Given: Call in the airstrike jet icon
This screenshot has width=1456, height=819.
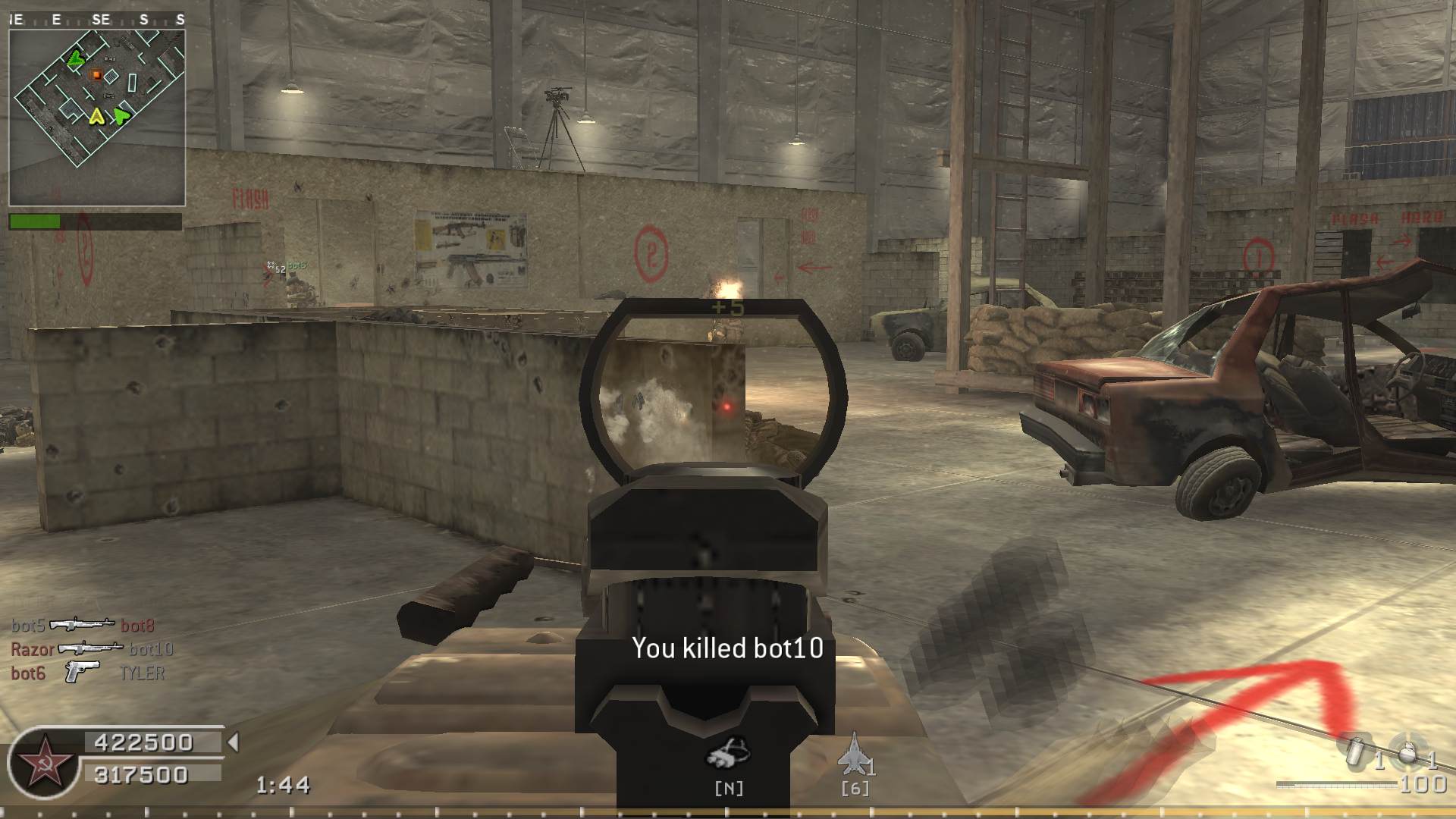Looking at the screenshot, I should click(854, 755).
